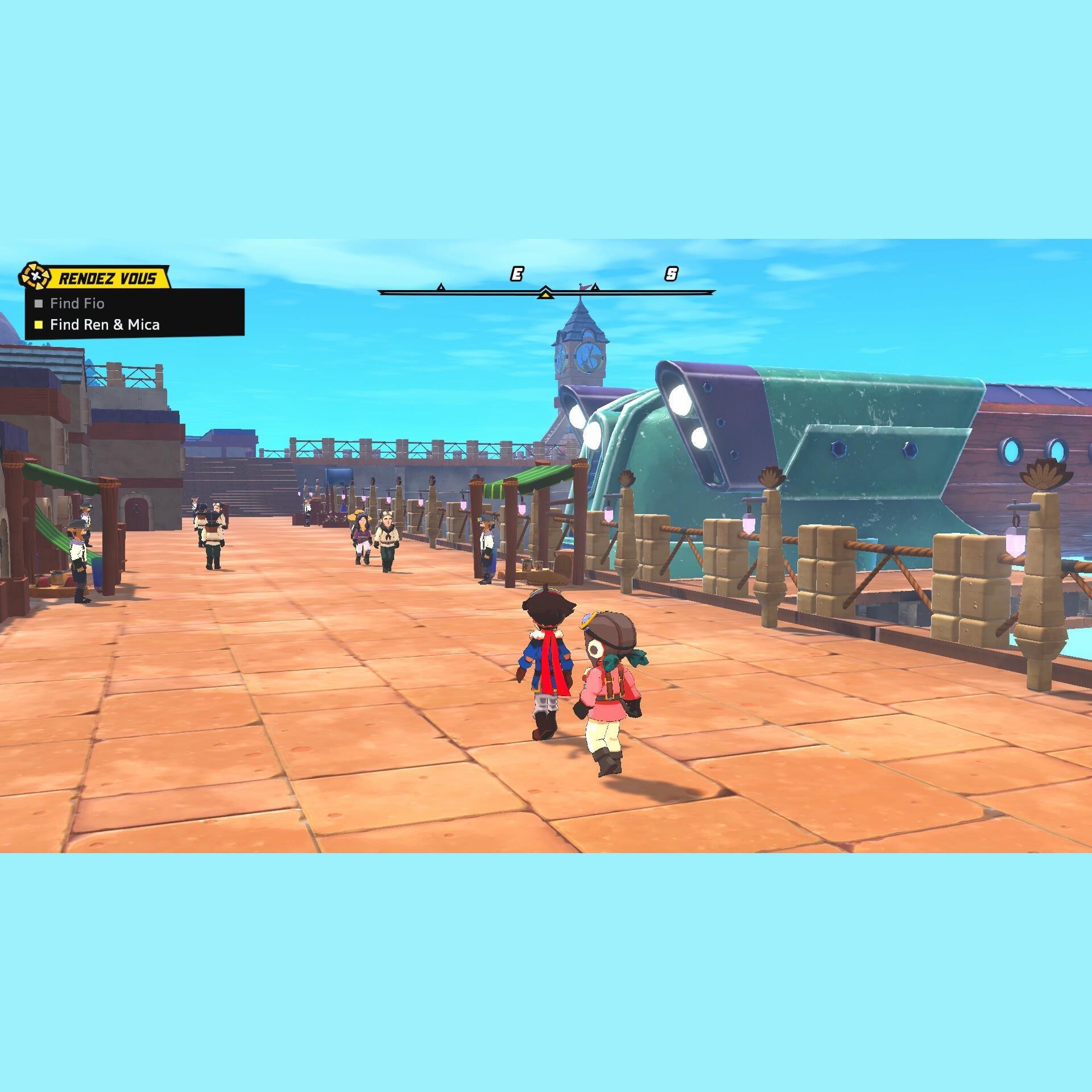Toggle the yellow checkbox beside Find Ren & Mica
The image size is (1092, 1092).
pos(39,325)
